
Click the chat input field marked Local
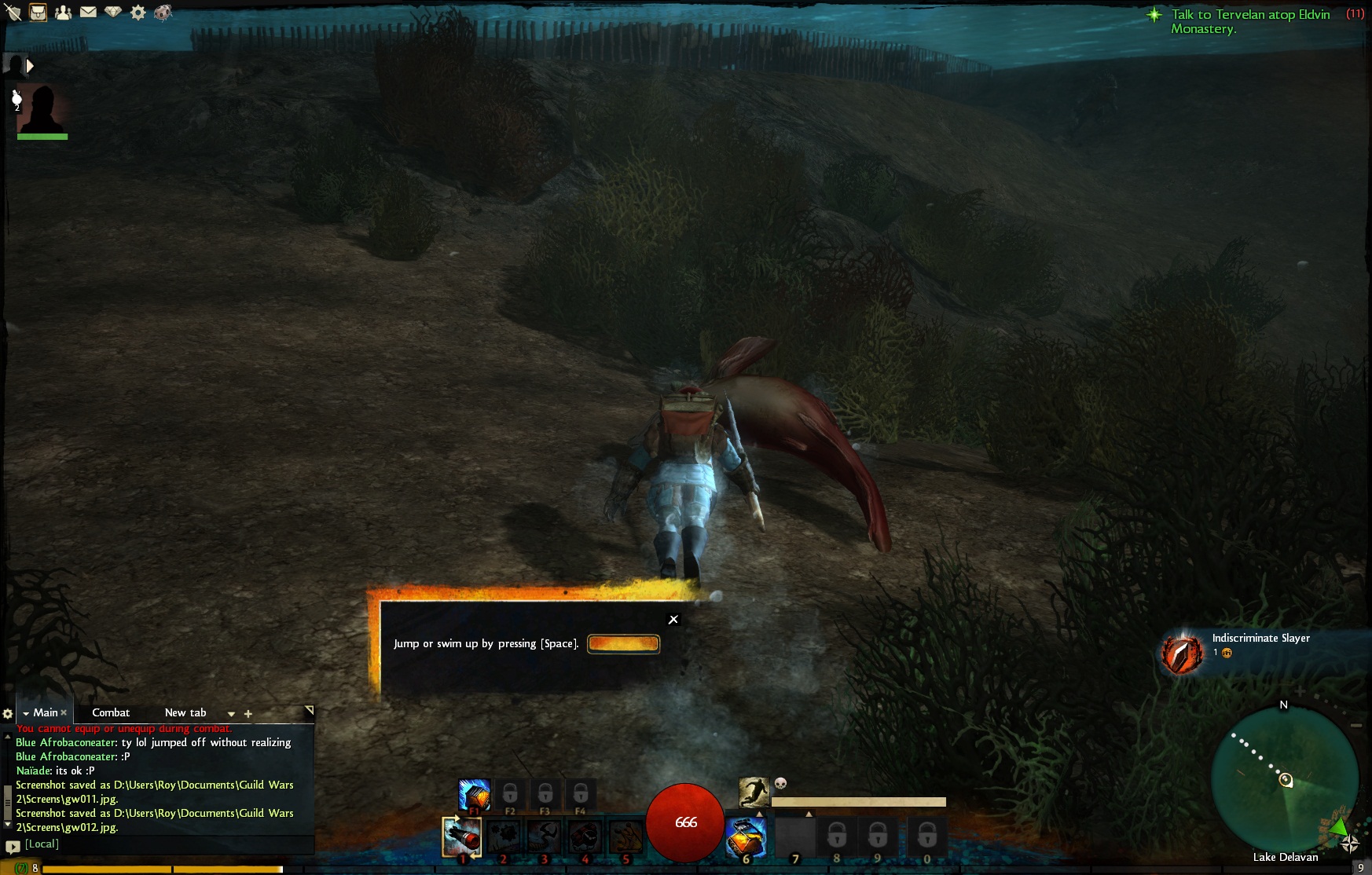[157, 844]
